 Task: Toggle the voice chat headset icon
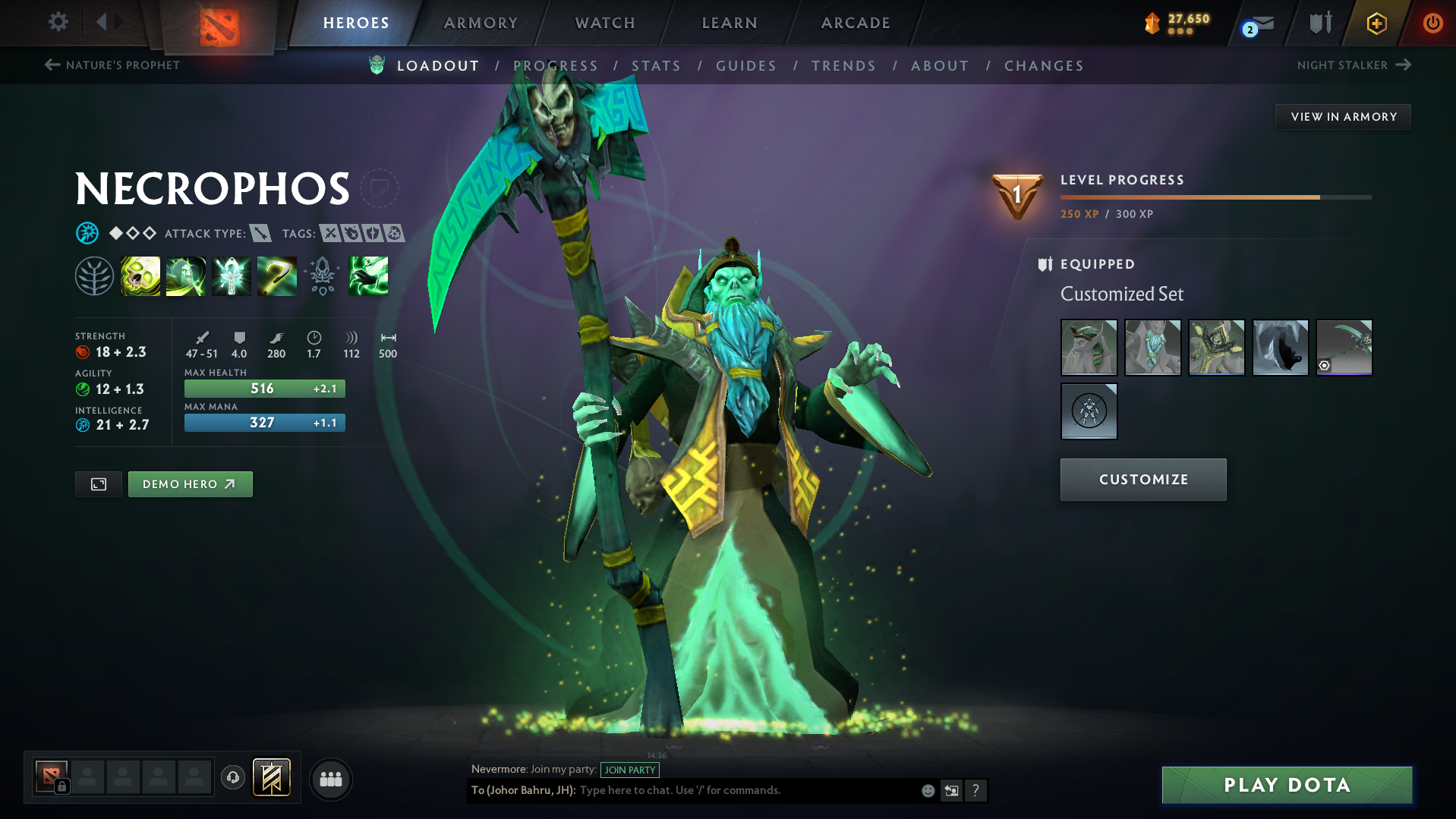click(x=233, y=778)
